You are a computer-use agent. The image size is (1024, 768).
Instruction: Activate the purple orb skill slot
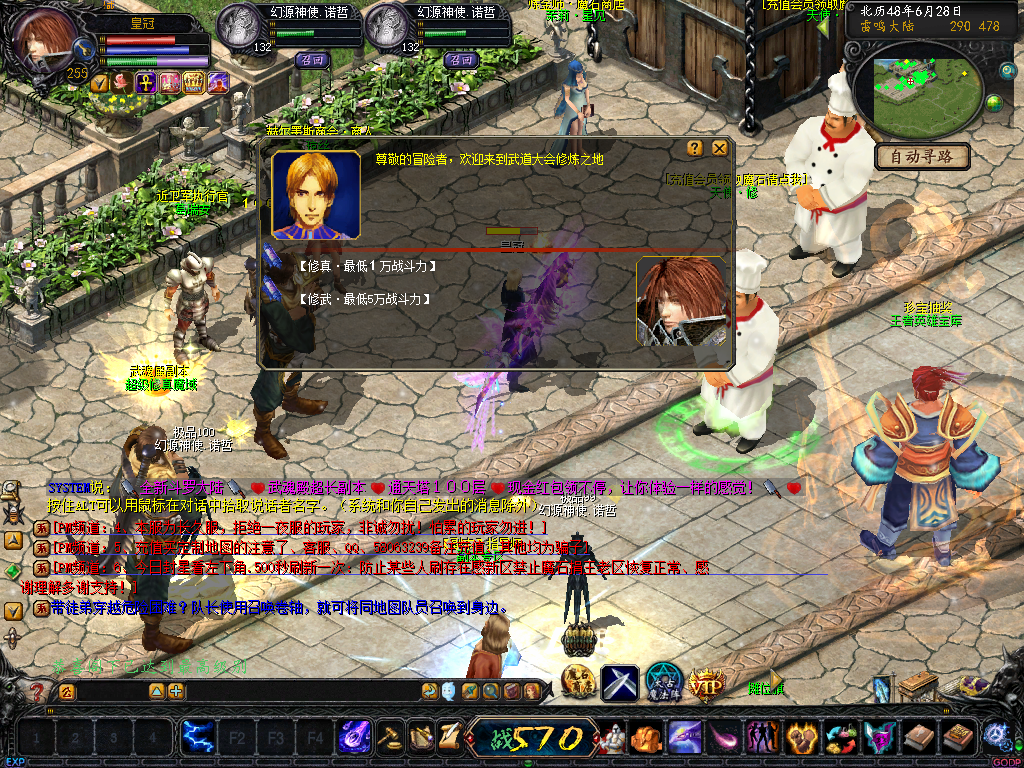[355, 738]
